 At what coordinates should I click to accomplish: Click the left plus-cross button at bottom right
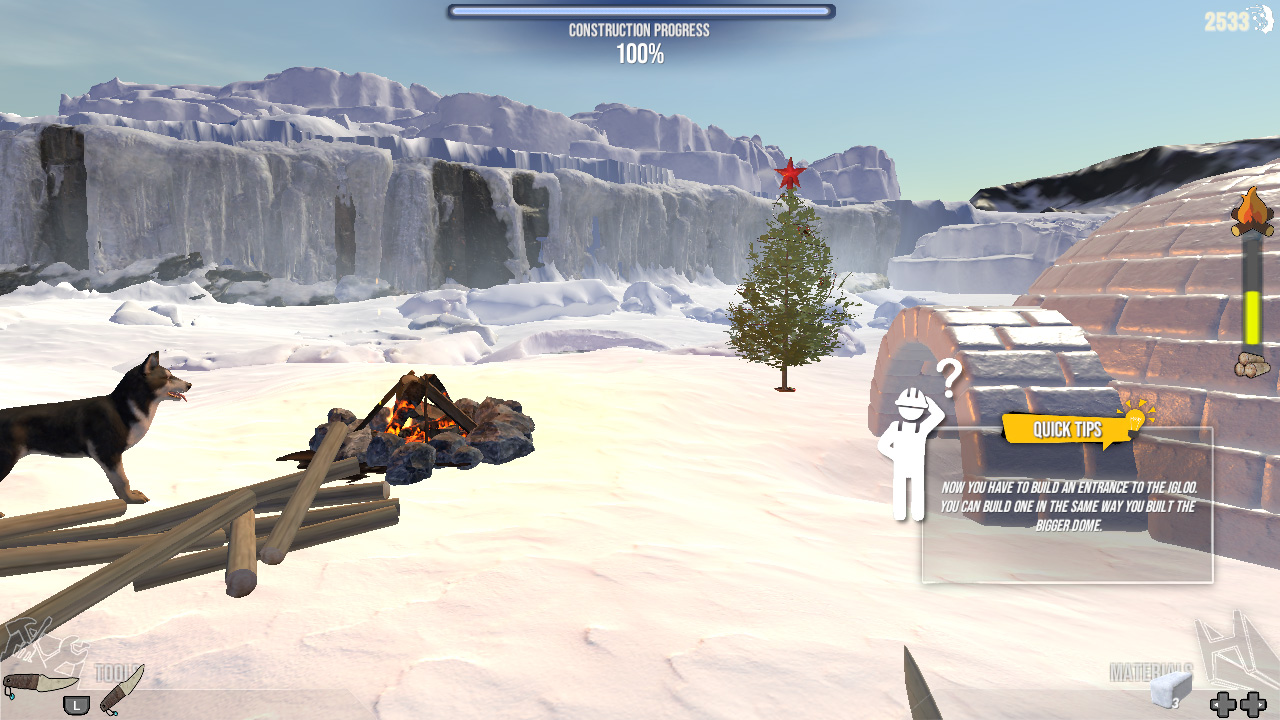(1223, 703)
